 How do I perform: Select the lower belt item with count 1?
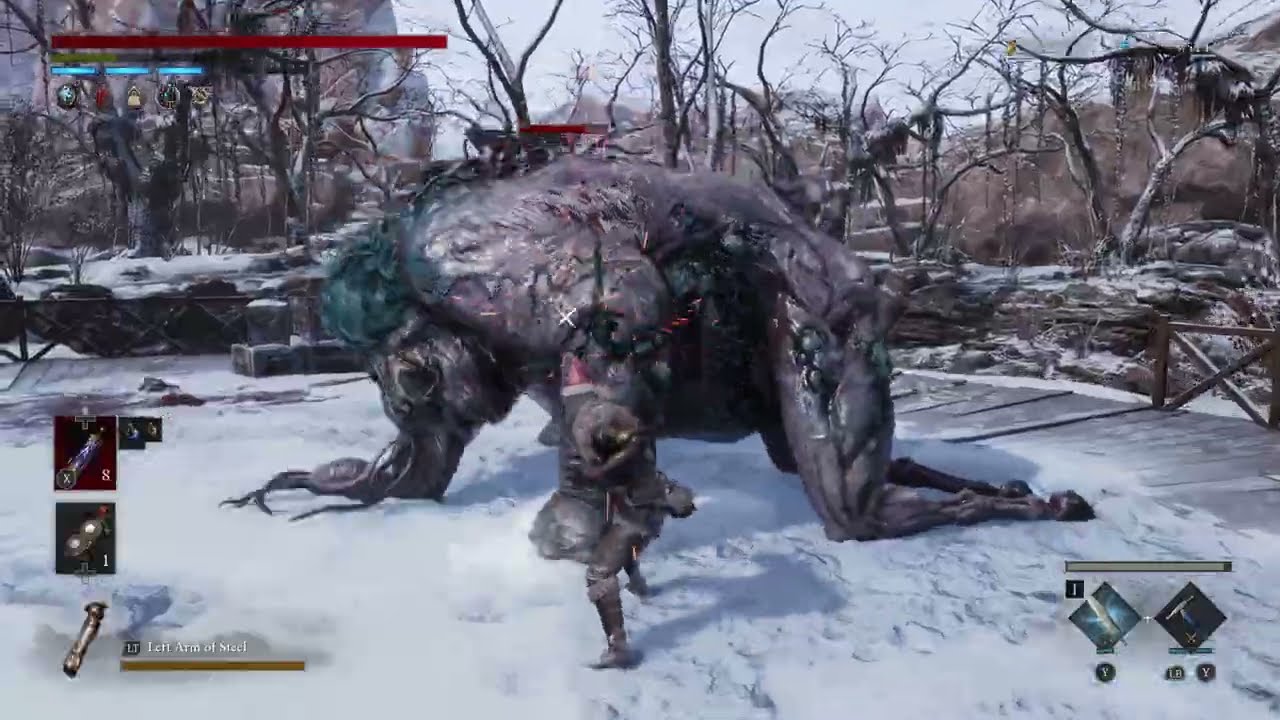85,538
